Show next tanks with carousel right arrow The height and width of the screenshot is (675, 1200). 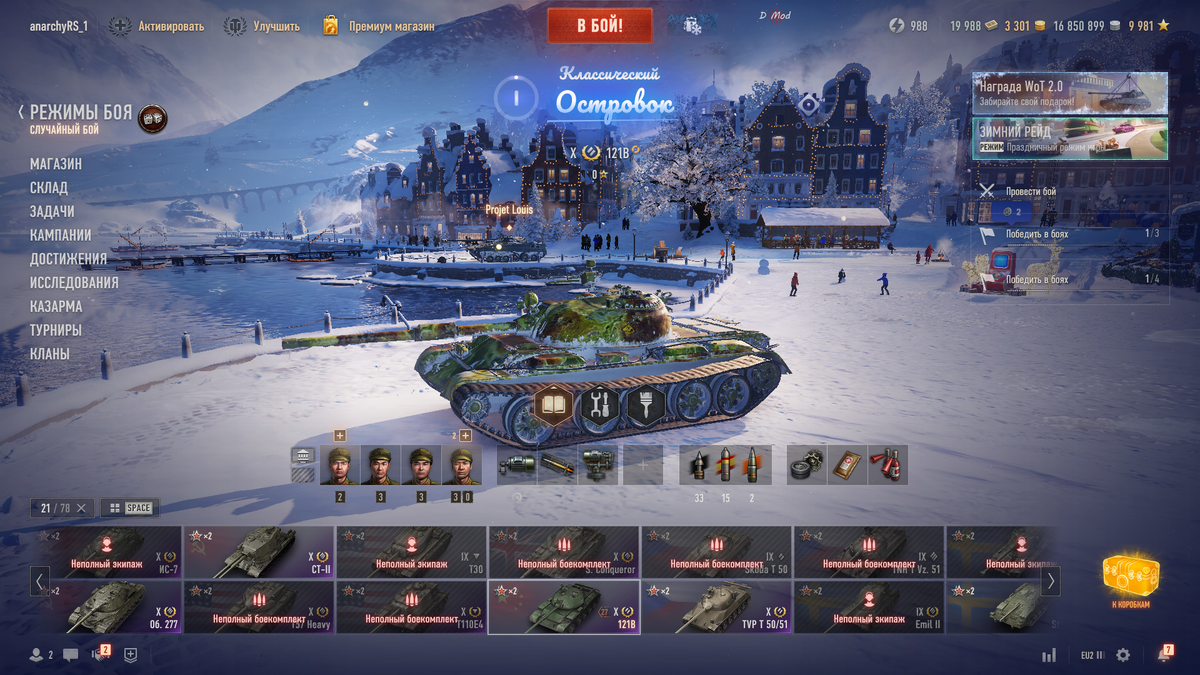coord(1050,581)
